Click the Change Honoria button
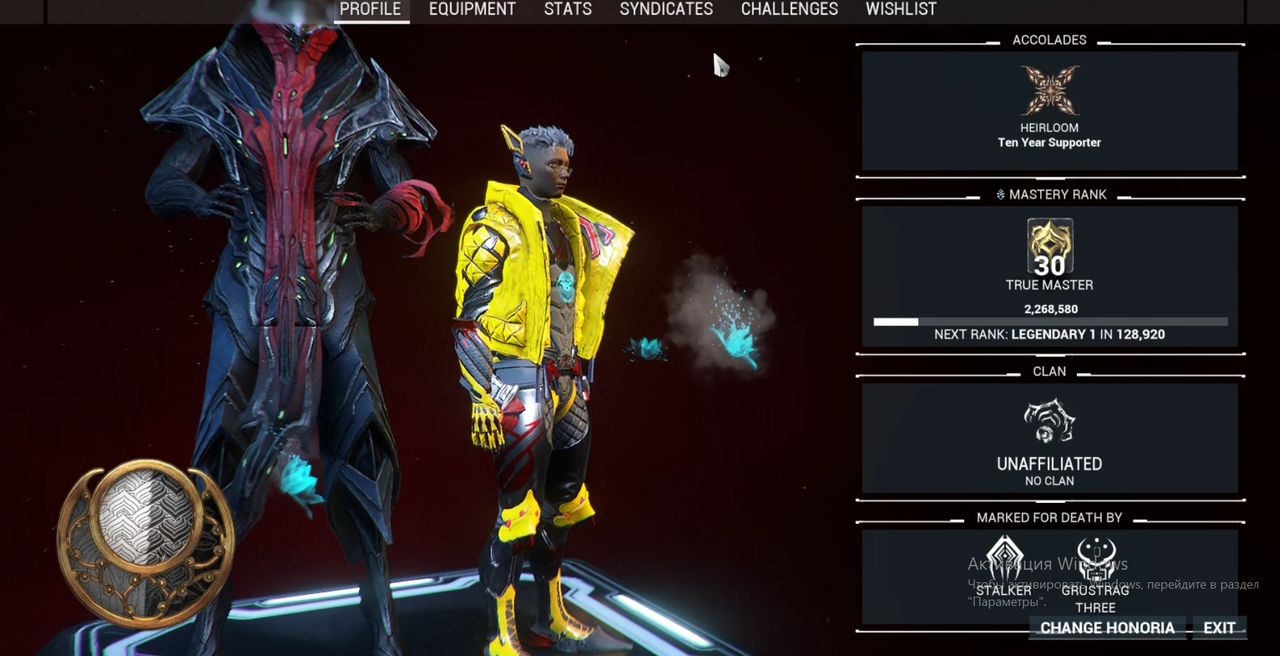 point(1107,628)
